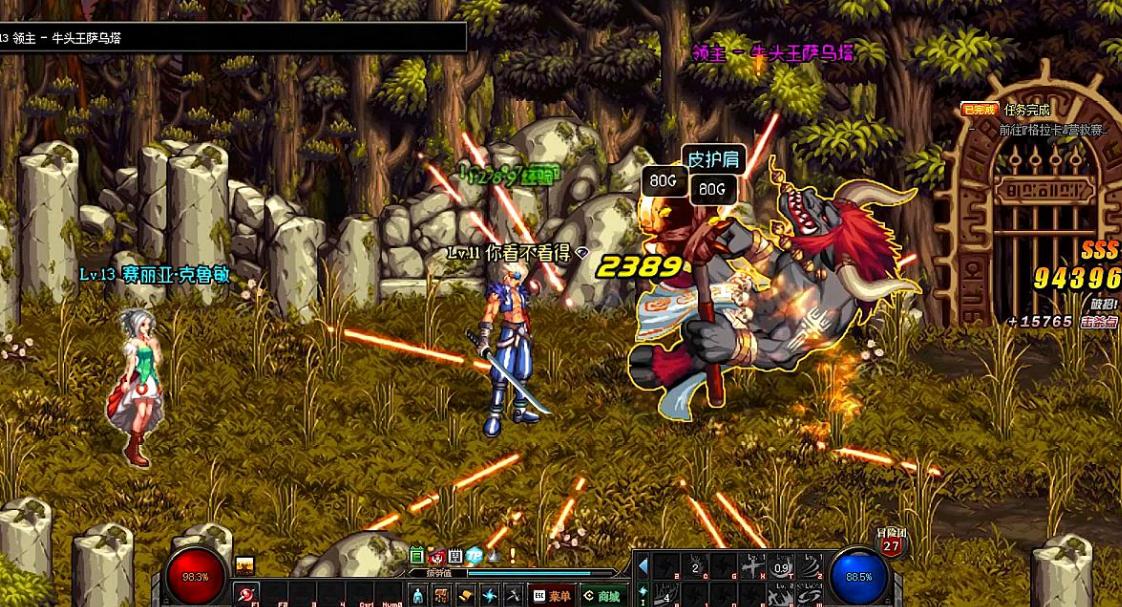Toggle the blue arrow beside the skill bar
The height and width of the screenshot is (607, 1122).
pos(643,566)
